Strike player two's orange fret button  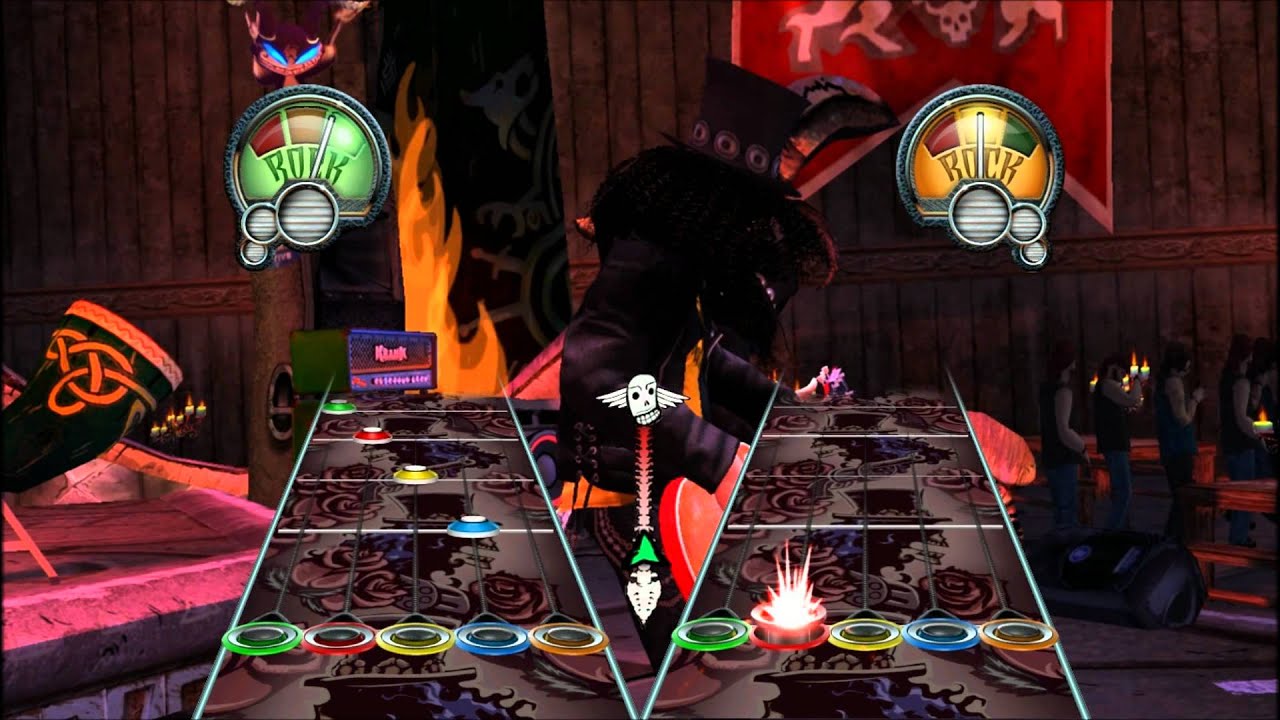tap(1018, 633)
